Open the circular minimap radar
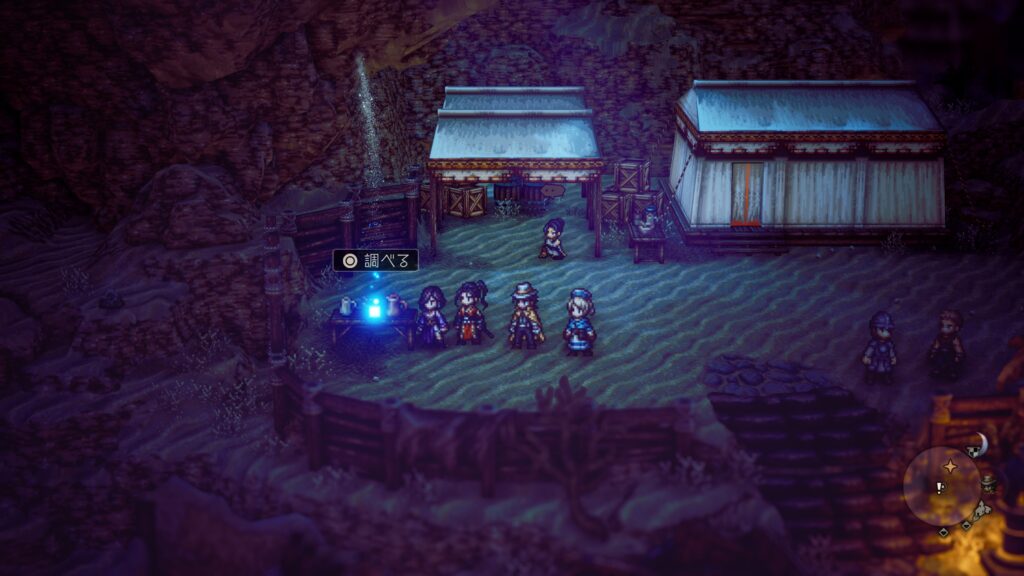Image resolution: width=1024 pixels, height=576 pixels. [x=941, y=486]
